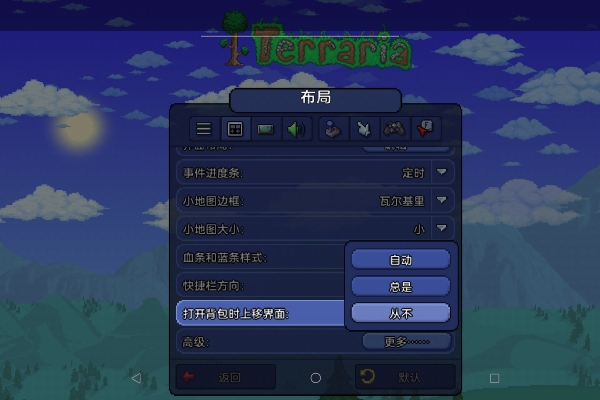Tap the Android back triangle button
Image resolution: width=600 pixels, height=400 pixels.
137,378
